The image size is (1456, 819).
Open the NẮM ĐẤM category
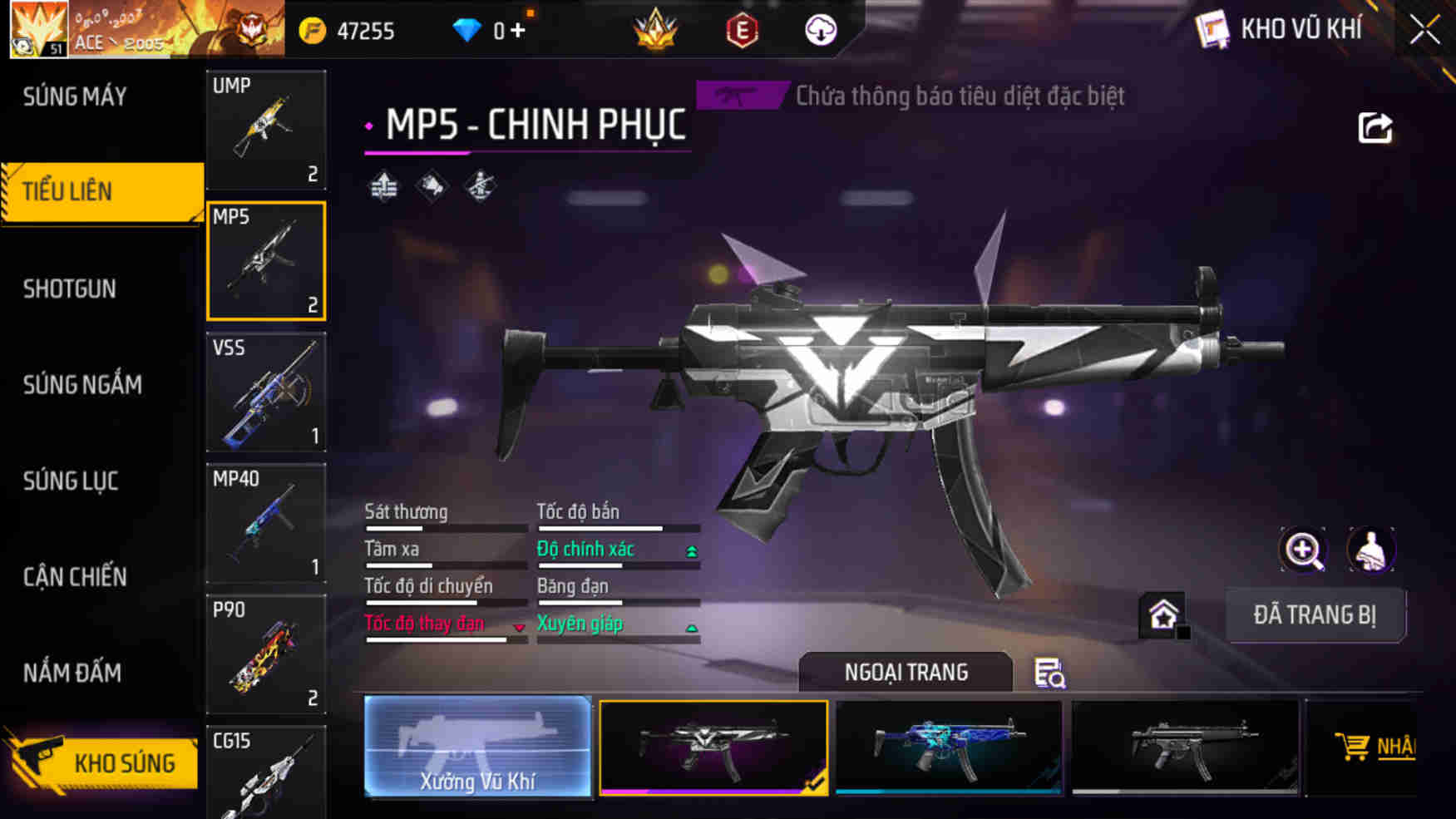(x=72, y=672)
